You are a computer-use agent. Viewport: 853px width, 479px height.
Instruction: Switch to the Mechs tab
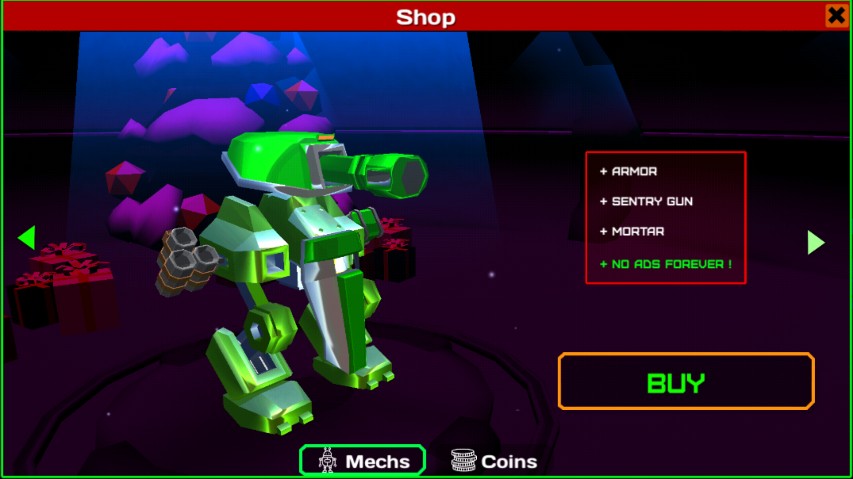[363, 461]
